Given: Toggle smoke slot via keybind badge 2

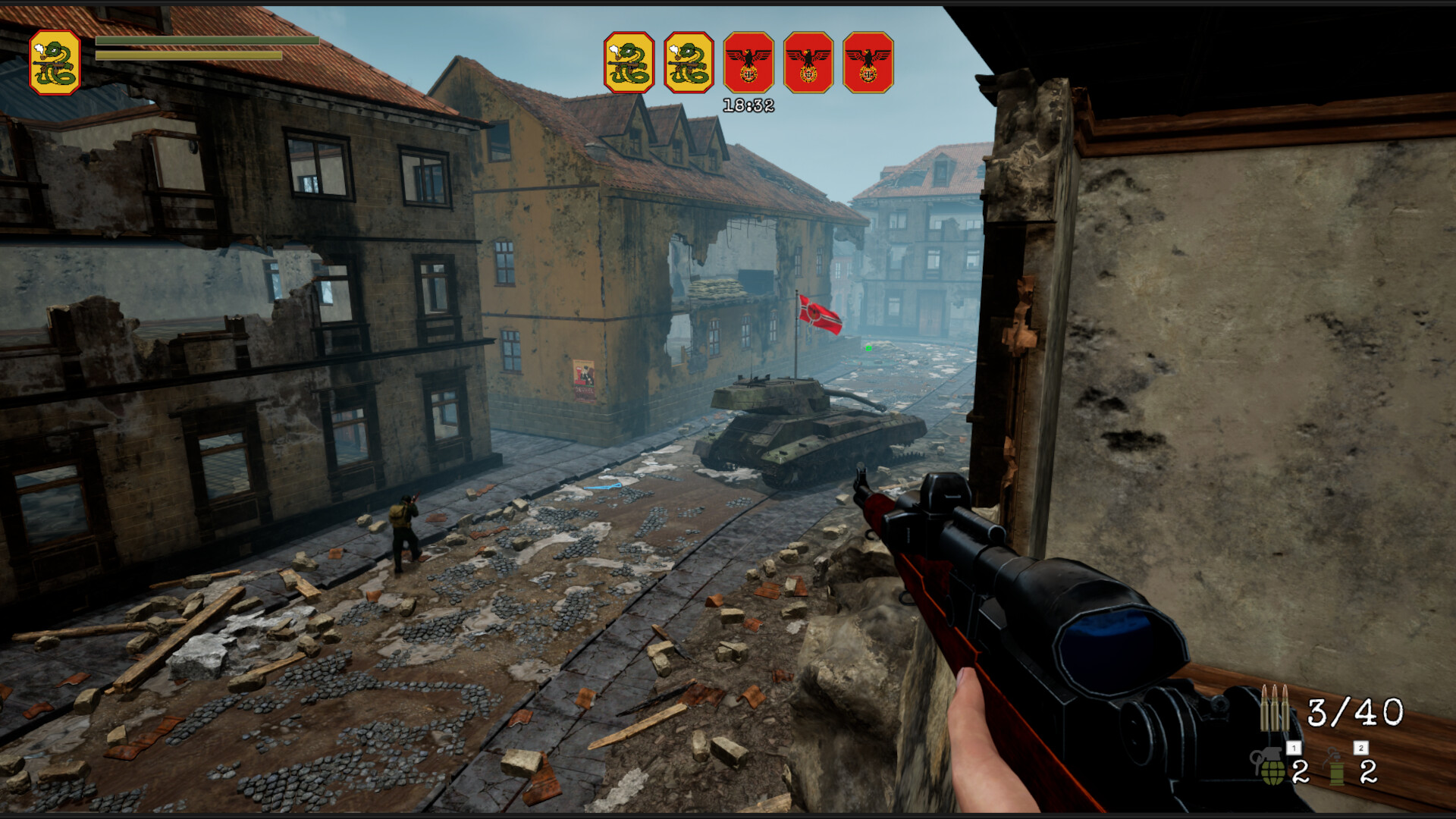Looking at the screenshot, I should click(1360, 748).
